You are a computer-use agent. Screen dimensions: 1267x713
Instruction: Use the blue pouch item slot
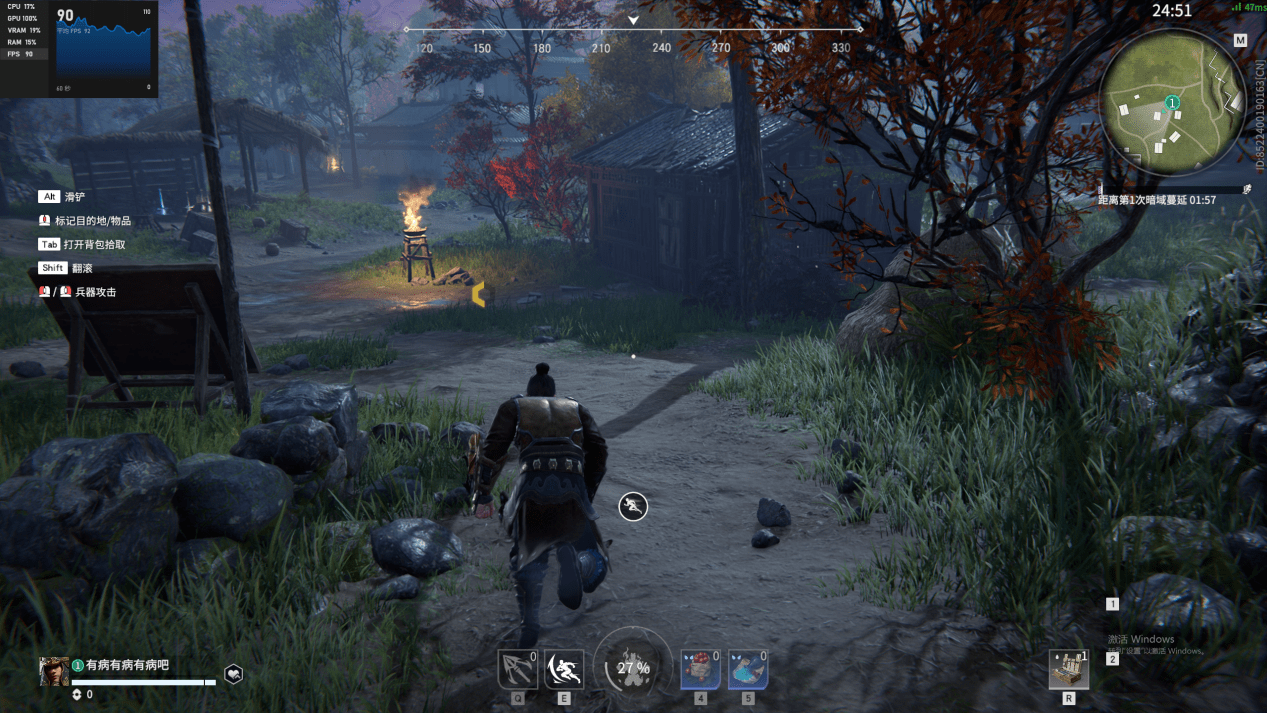pos(748,669)
